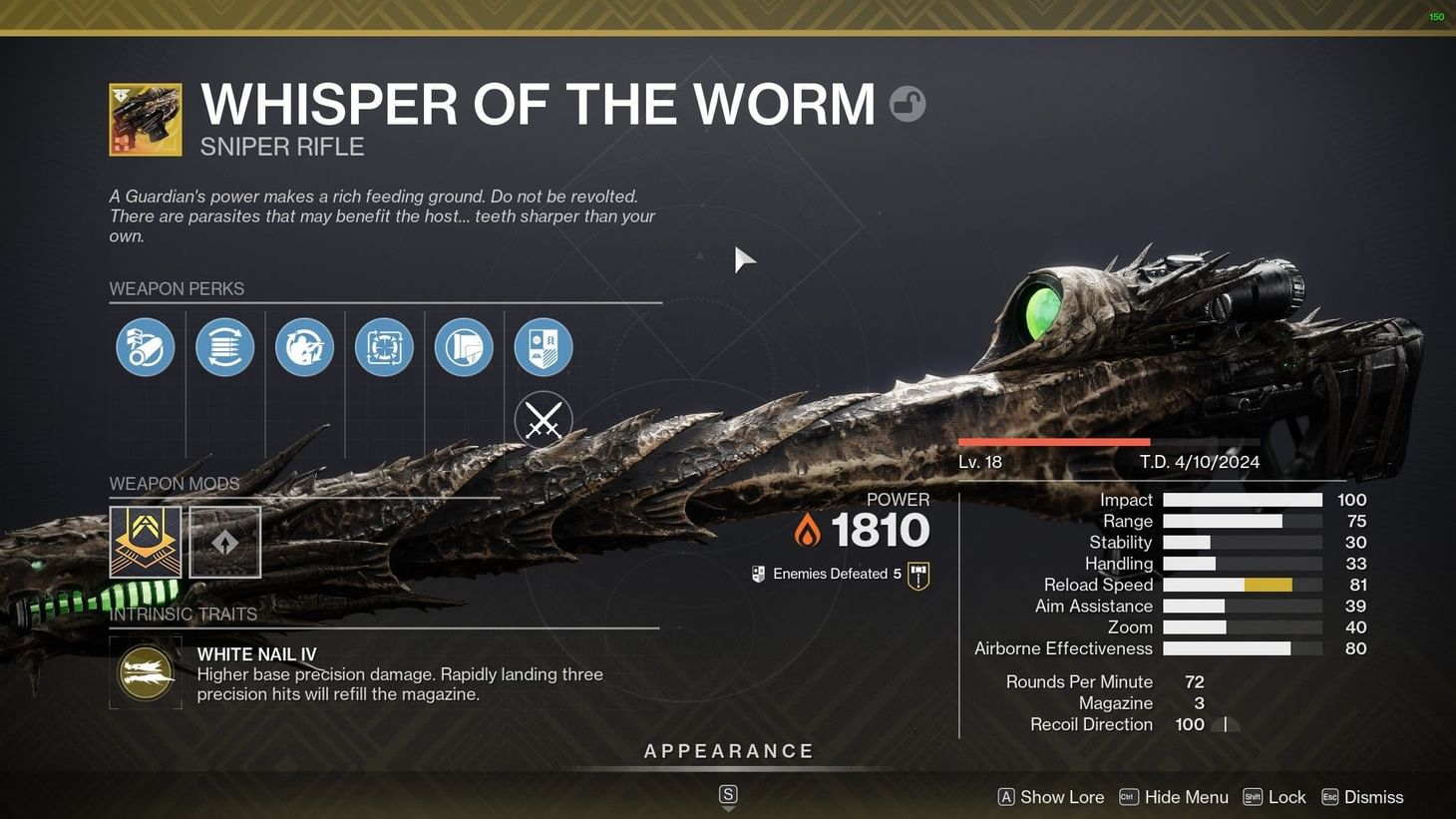This screenshot has height=819, width=1456.
Task: Inspect the Field Prep trait perk
Action: point(304,346)
